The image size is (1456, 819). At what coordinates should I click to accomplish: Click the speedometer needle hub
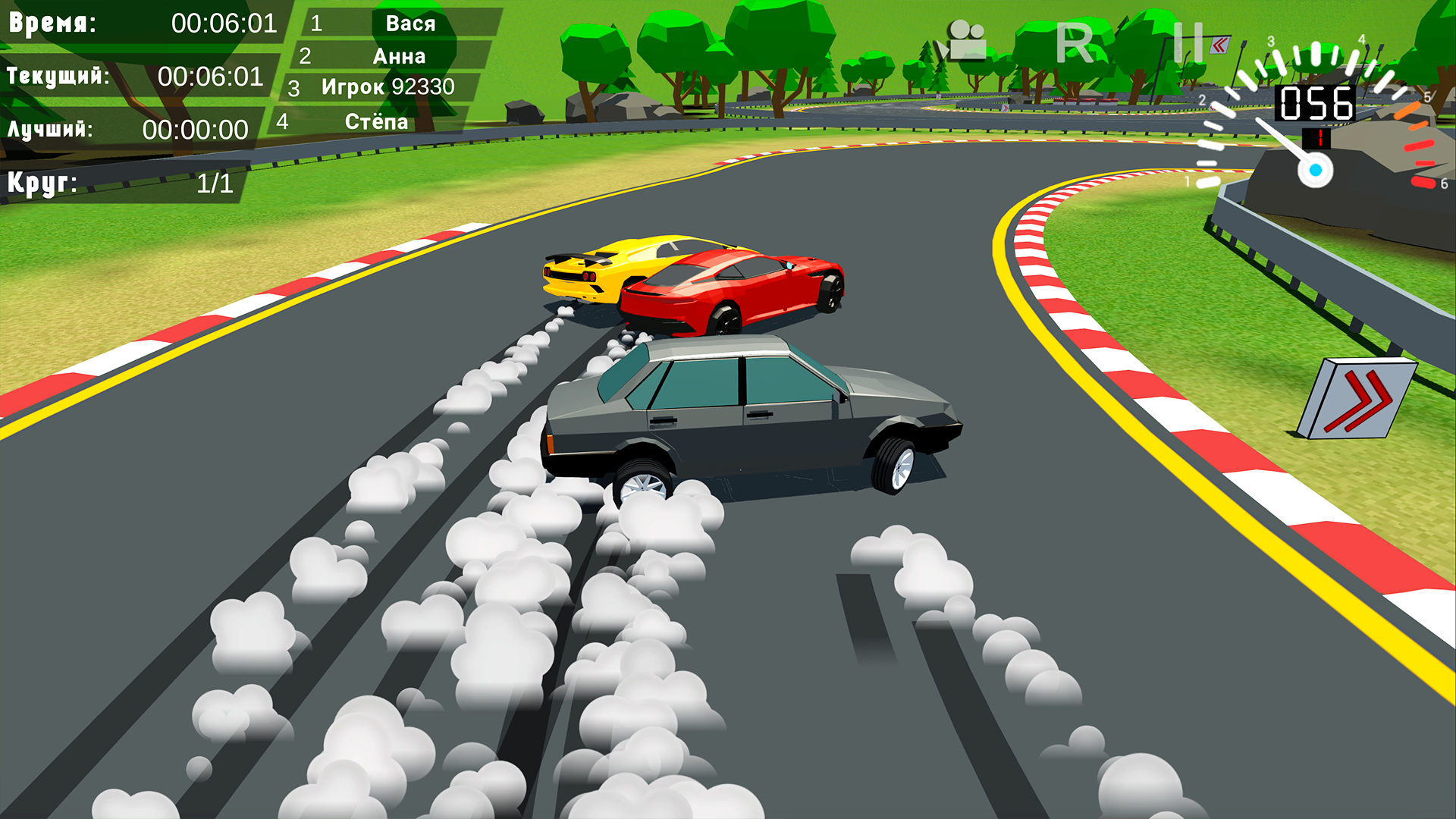click(x=1316, y=168)
